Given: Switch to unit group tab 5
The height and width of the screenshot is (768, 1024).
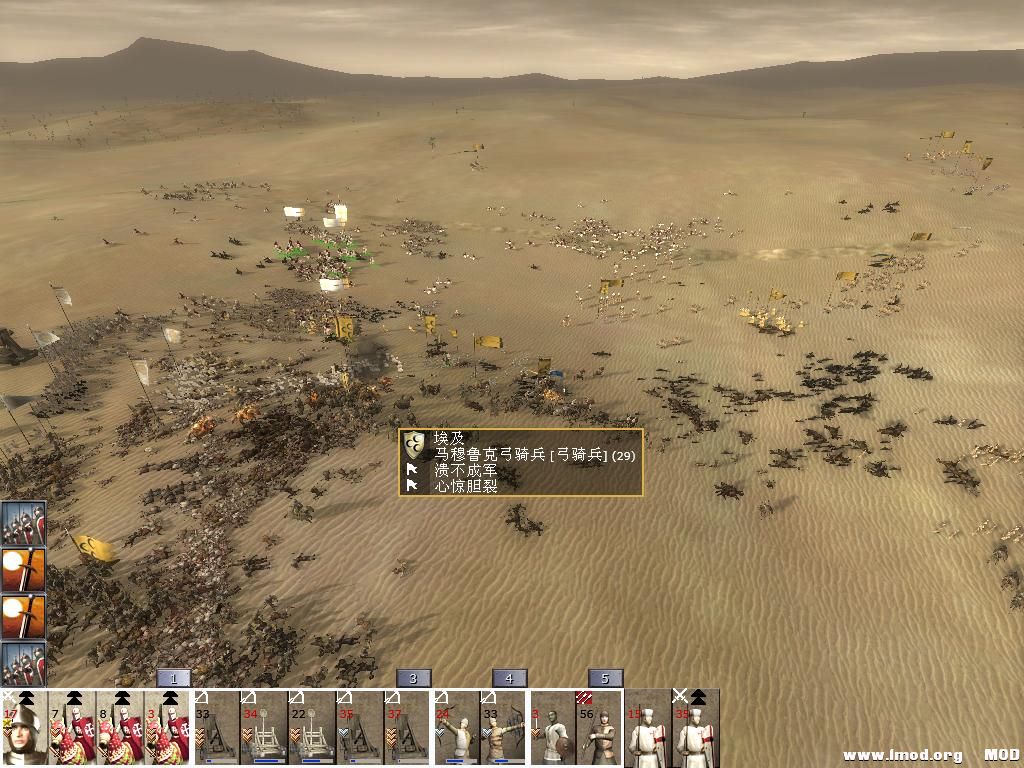Looking at the screenshot, I should 605,678.
